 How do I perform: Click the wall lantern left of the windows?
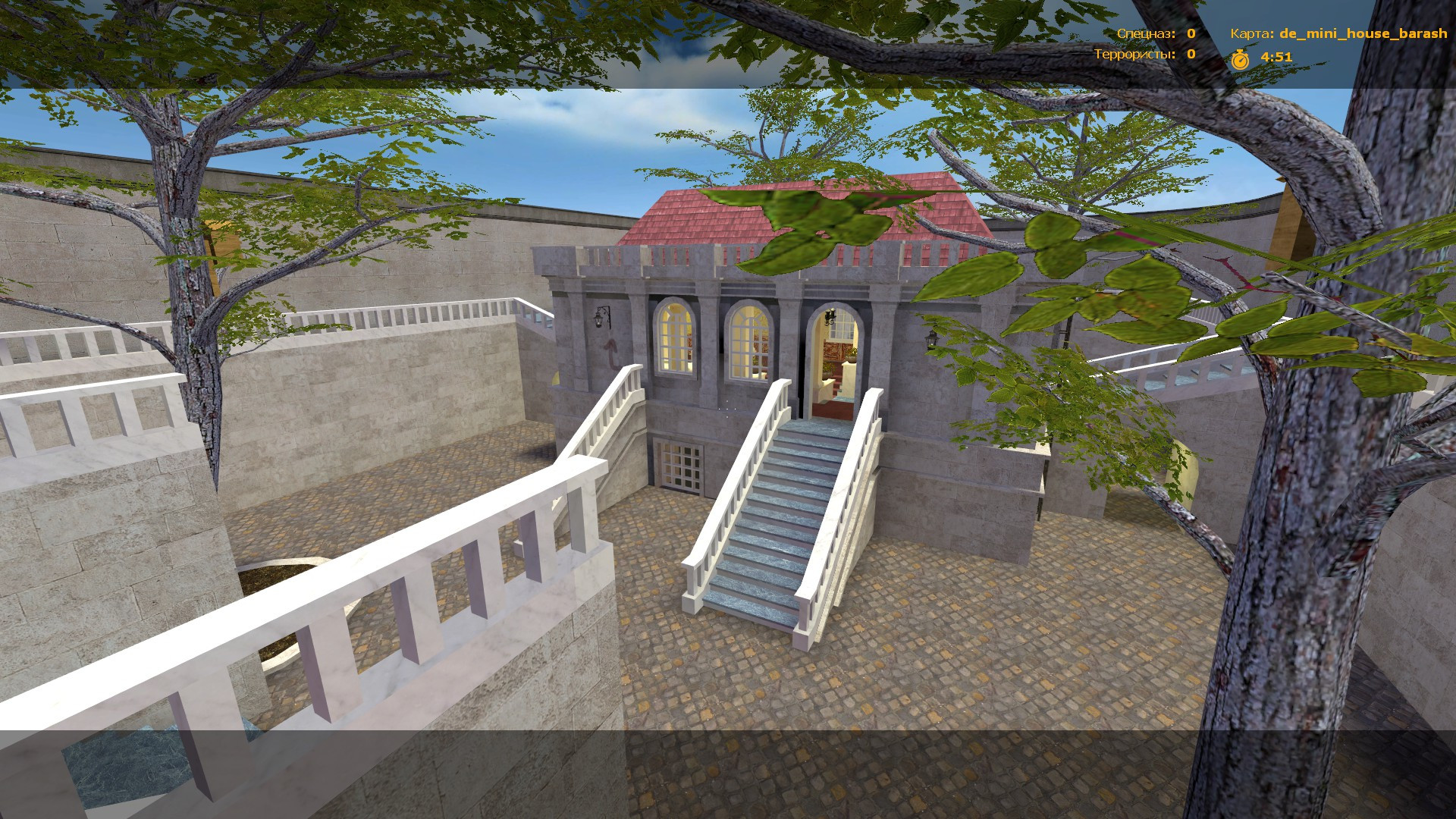tap(598, 318)
